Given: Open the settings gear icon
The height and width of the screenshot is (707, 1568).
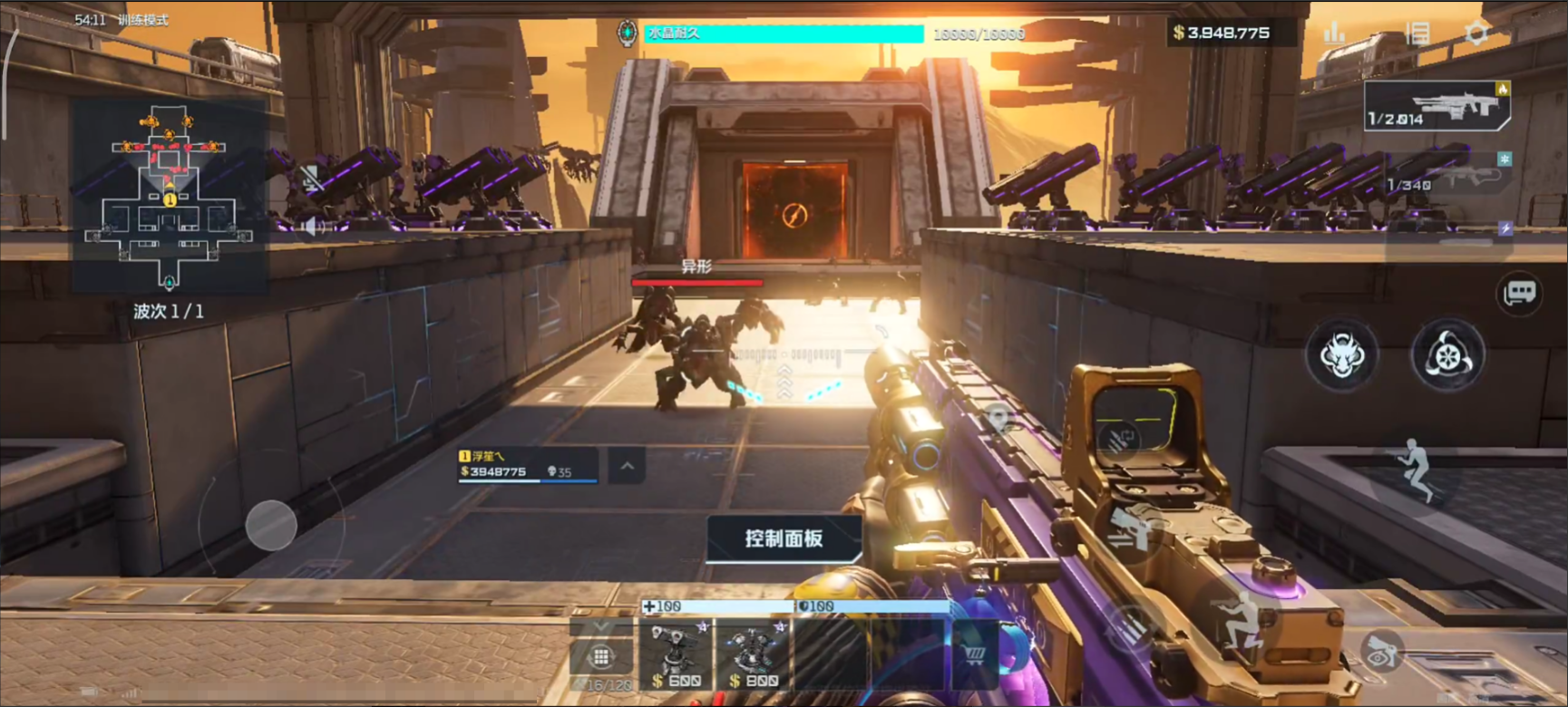Looking at the screenshot, I should pyautogui.click(x=1476, y=34).
